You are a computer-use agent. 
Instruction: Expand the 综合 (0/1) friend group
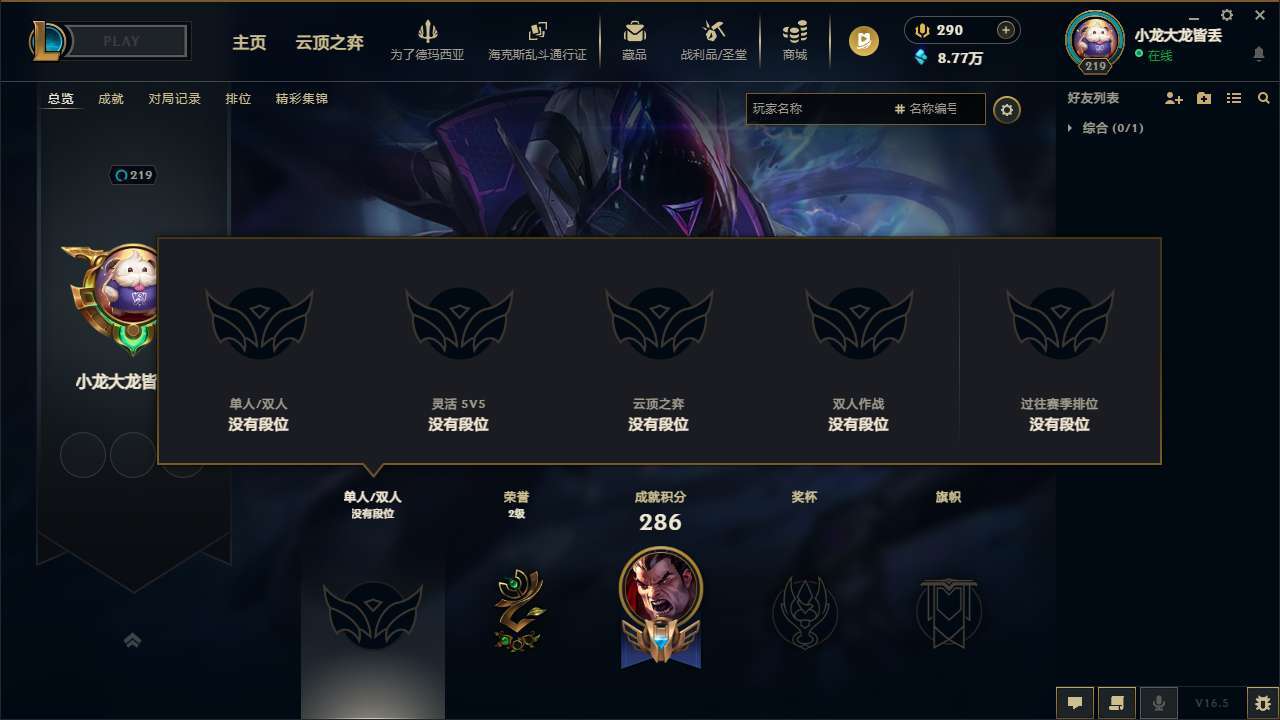[x=1072, y=128]
